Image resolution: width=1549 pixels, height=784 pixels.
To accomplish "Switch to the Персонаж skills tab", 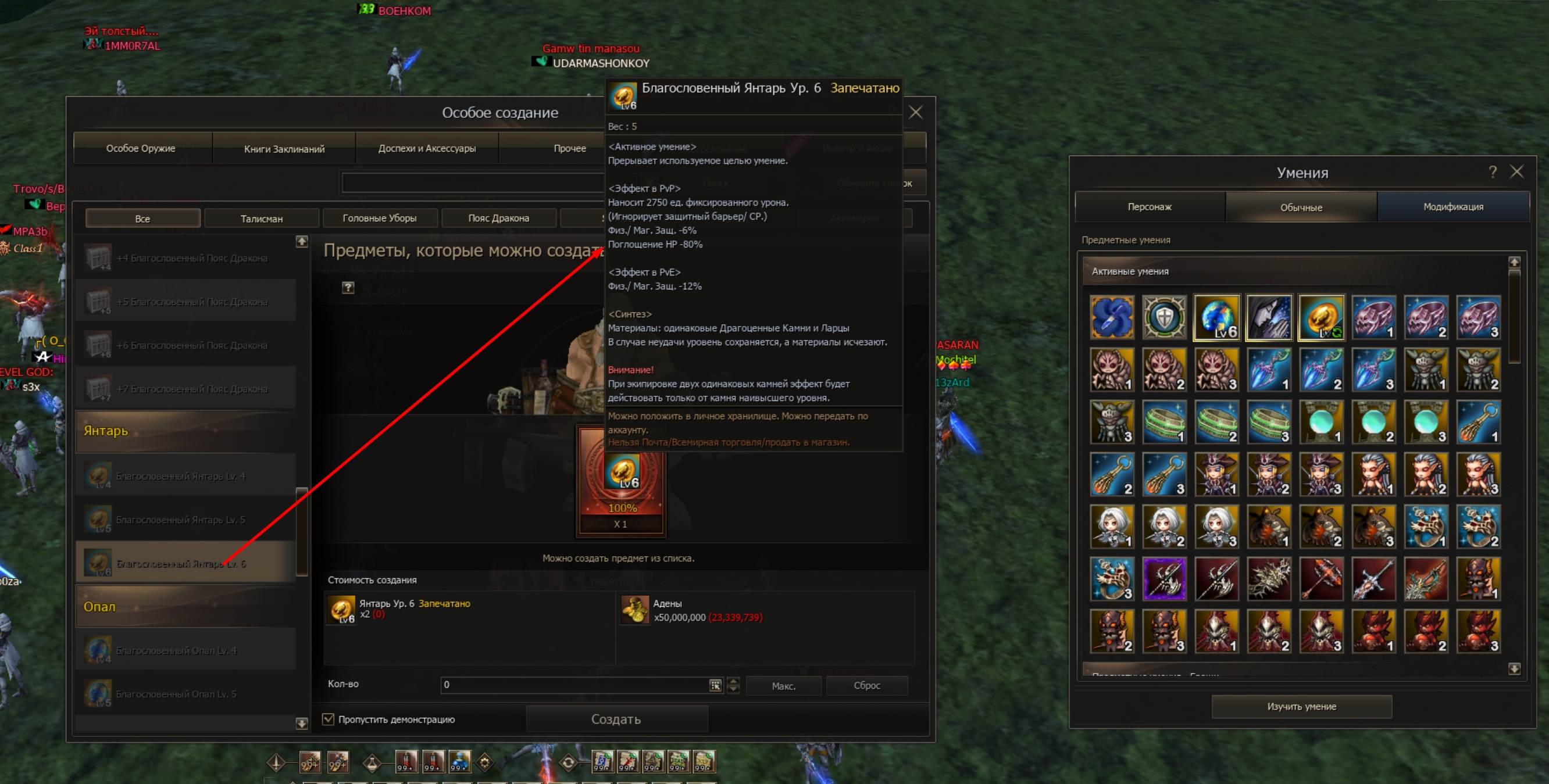I will point(1149,207).
